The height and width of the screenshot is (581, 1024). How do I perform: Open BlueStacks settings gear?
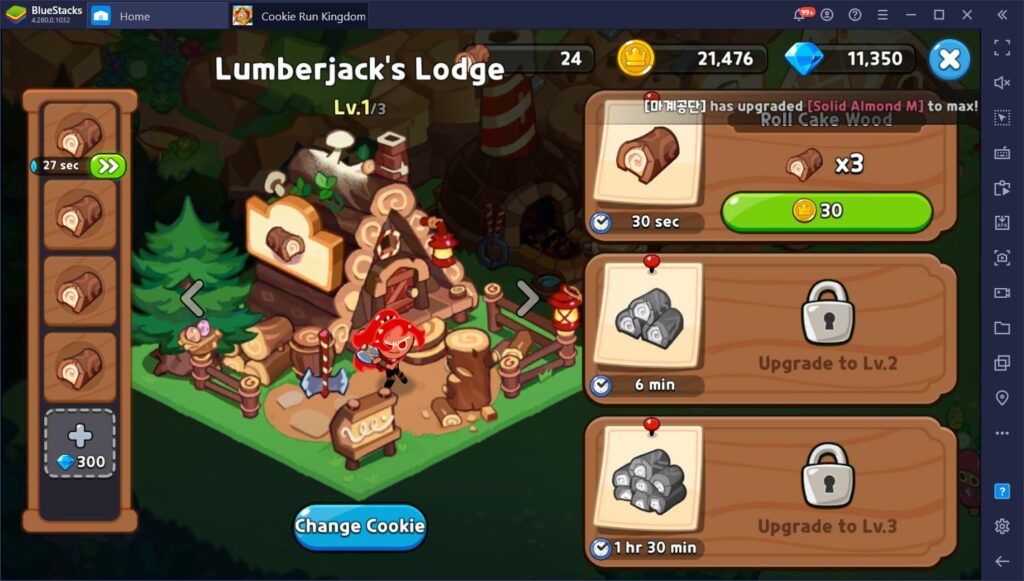(1002, 526)
